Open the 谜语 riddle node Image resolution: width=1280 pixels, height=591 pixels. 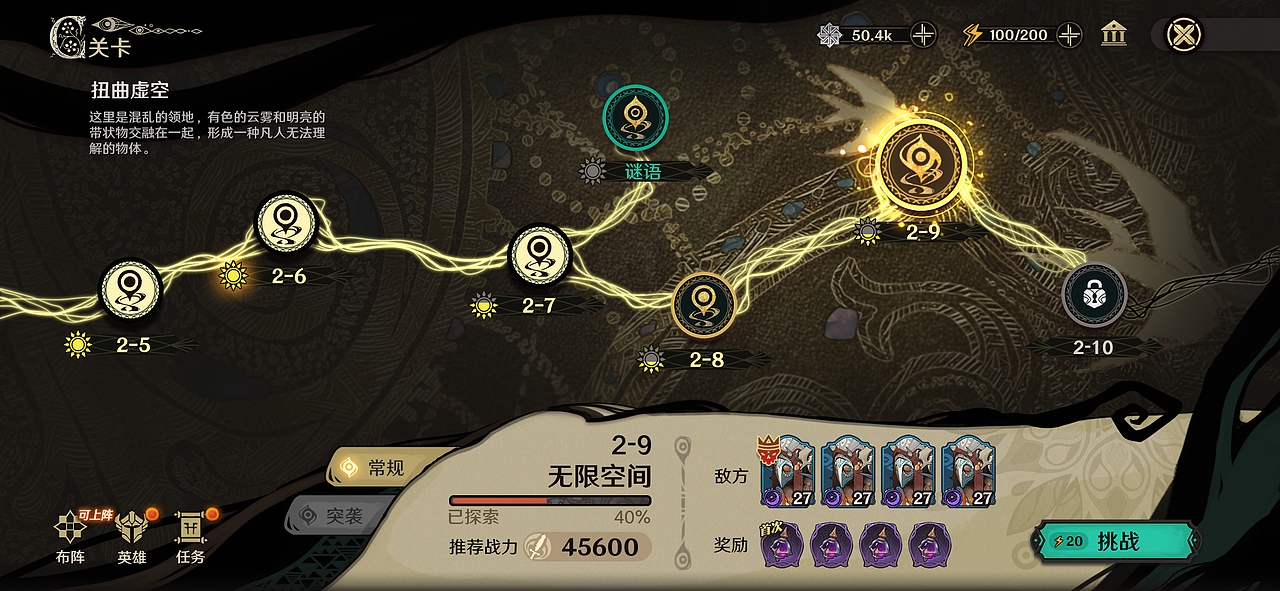point(635,118)
